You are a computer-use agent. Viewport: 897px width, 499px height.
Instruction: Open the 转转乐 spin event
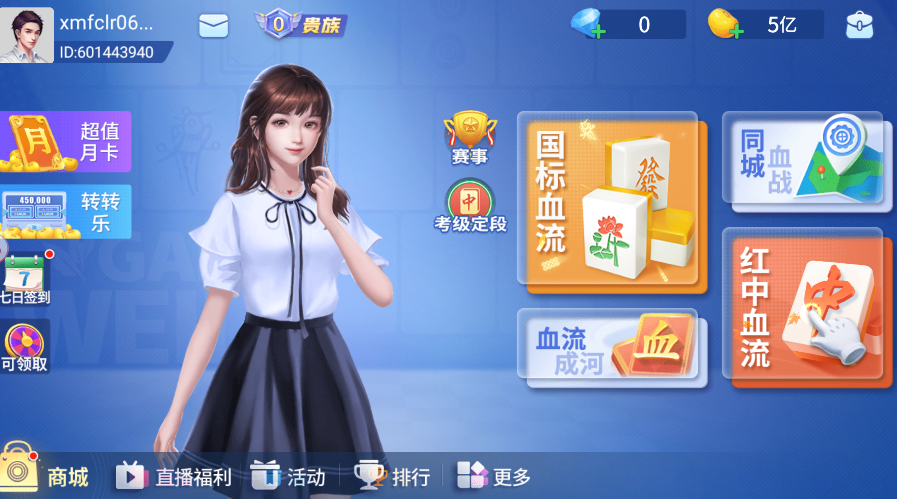66,211
